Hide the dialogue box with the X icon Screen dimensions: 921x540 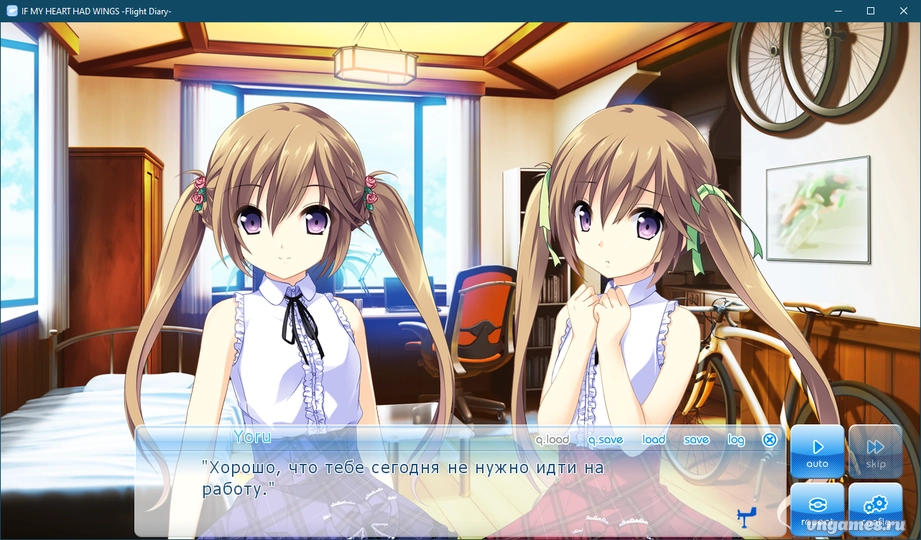(x=769, y=440)
